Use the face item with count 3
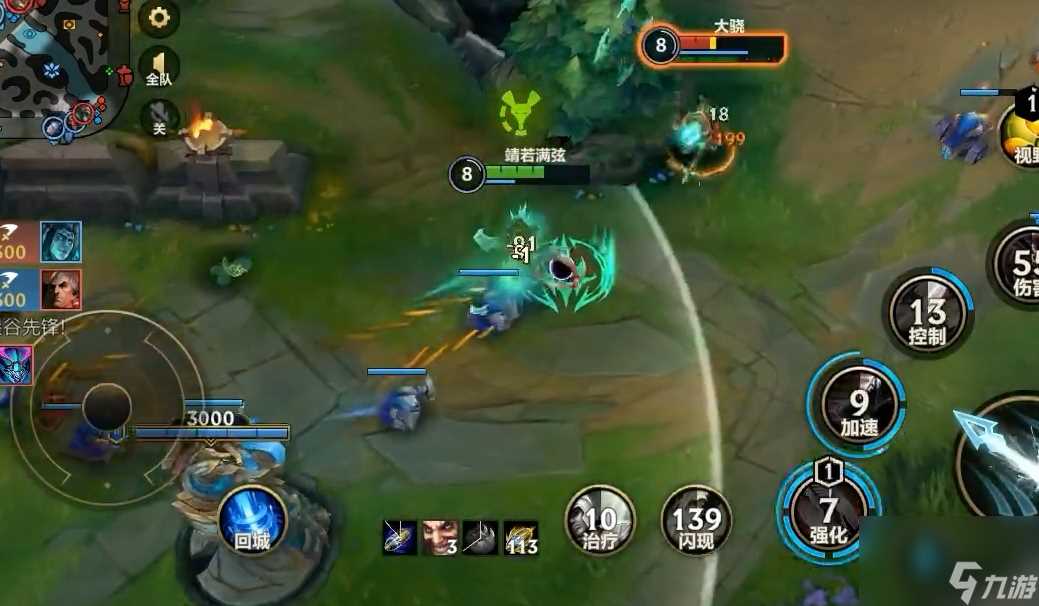1039x606 pixels. pyautogui.click(x=439, y=538)
